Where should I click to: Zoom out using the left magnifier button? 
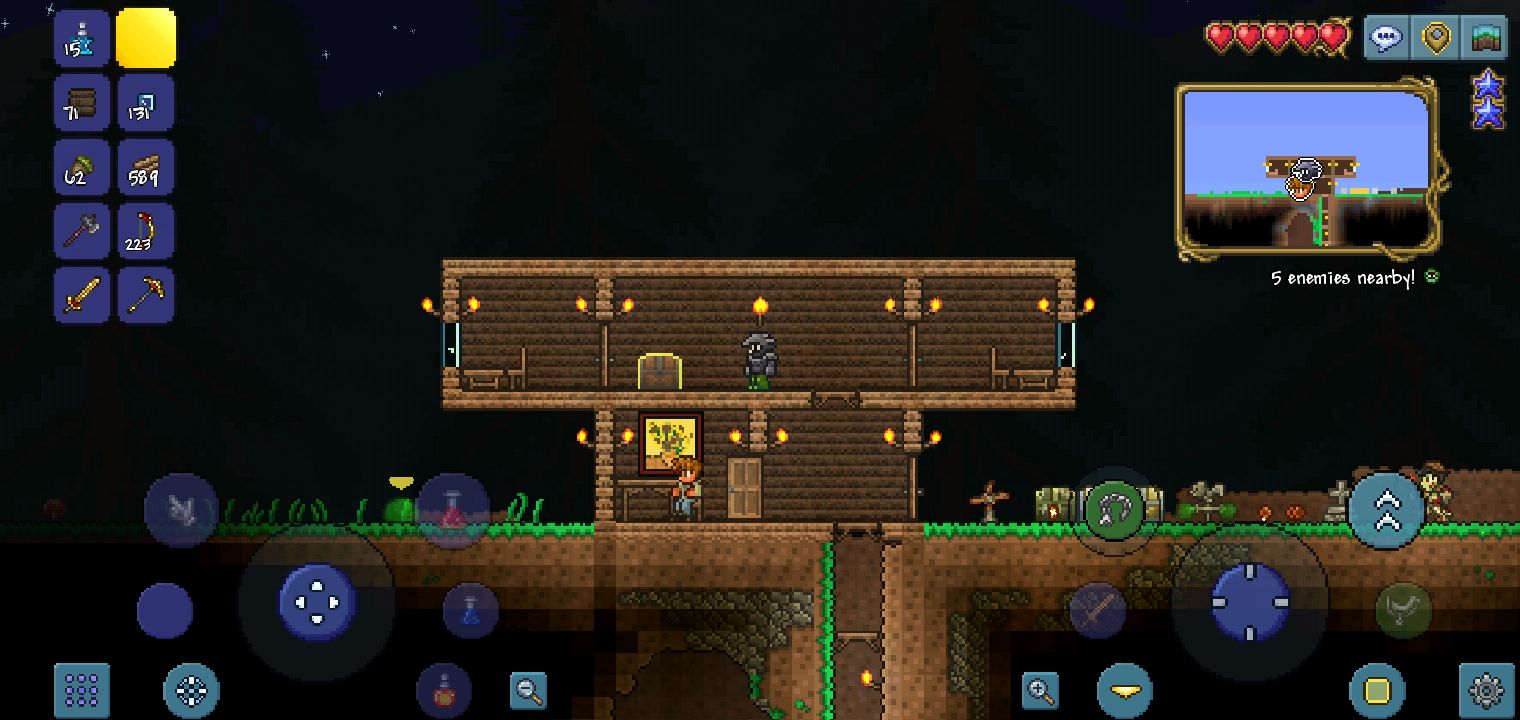point(527,689)
